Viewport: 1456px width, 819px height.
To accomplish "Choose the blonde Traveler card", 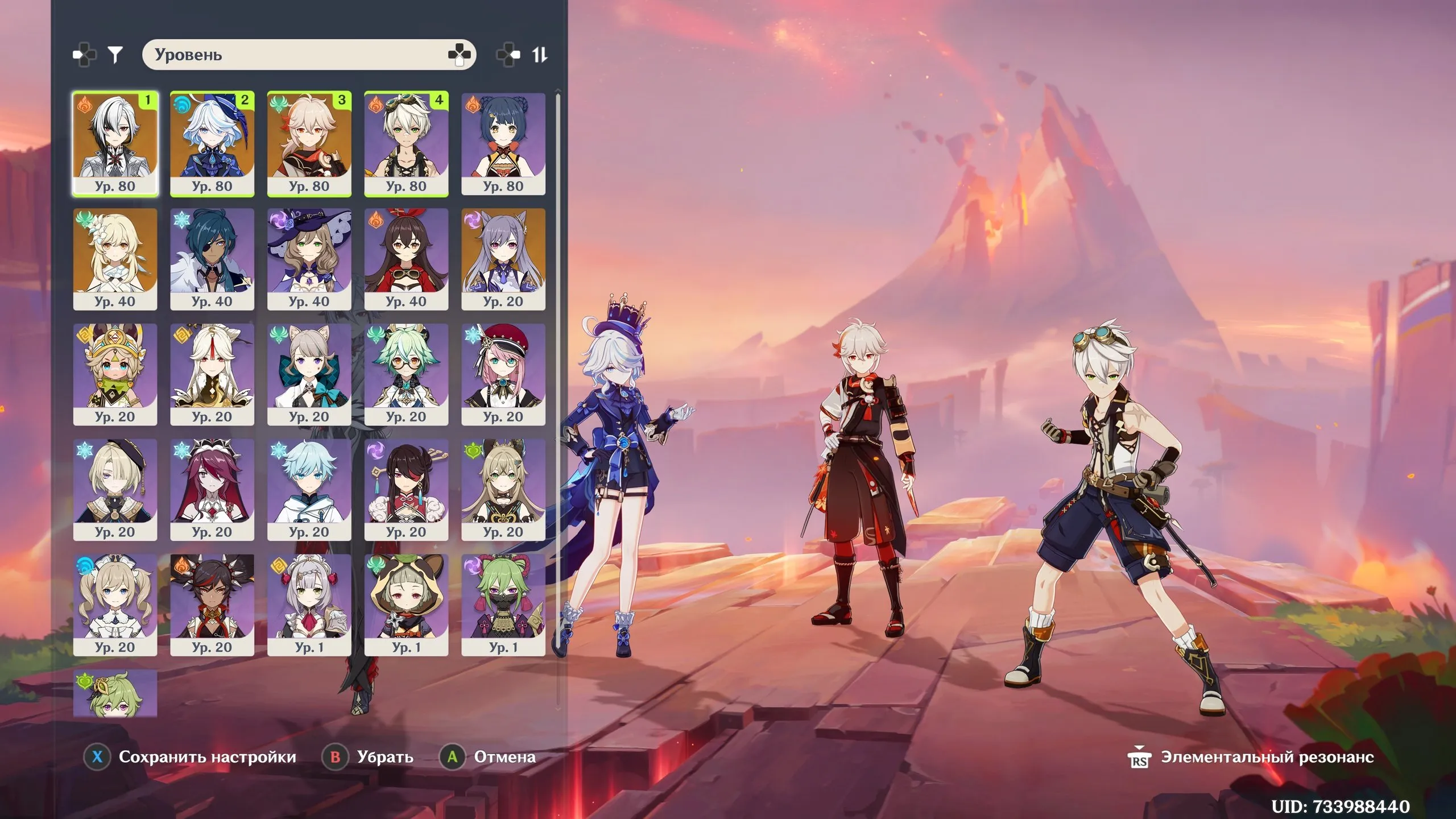I will click(115, 259).
